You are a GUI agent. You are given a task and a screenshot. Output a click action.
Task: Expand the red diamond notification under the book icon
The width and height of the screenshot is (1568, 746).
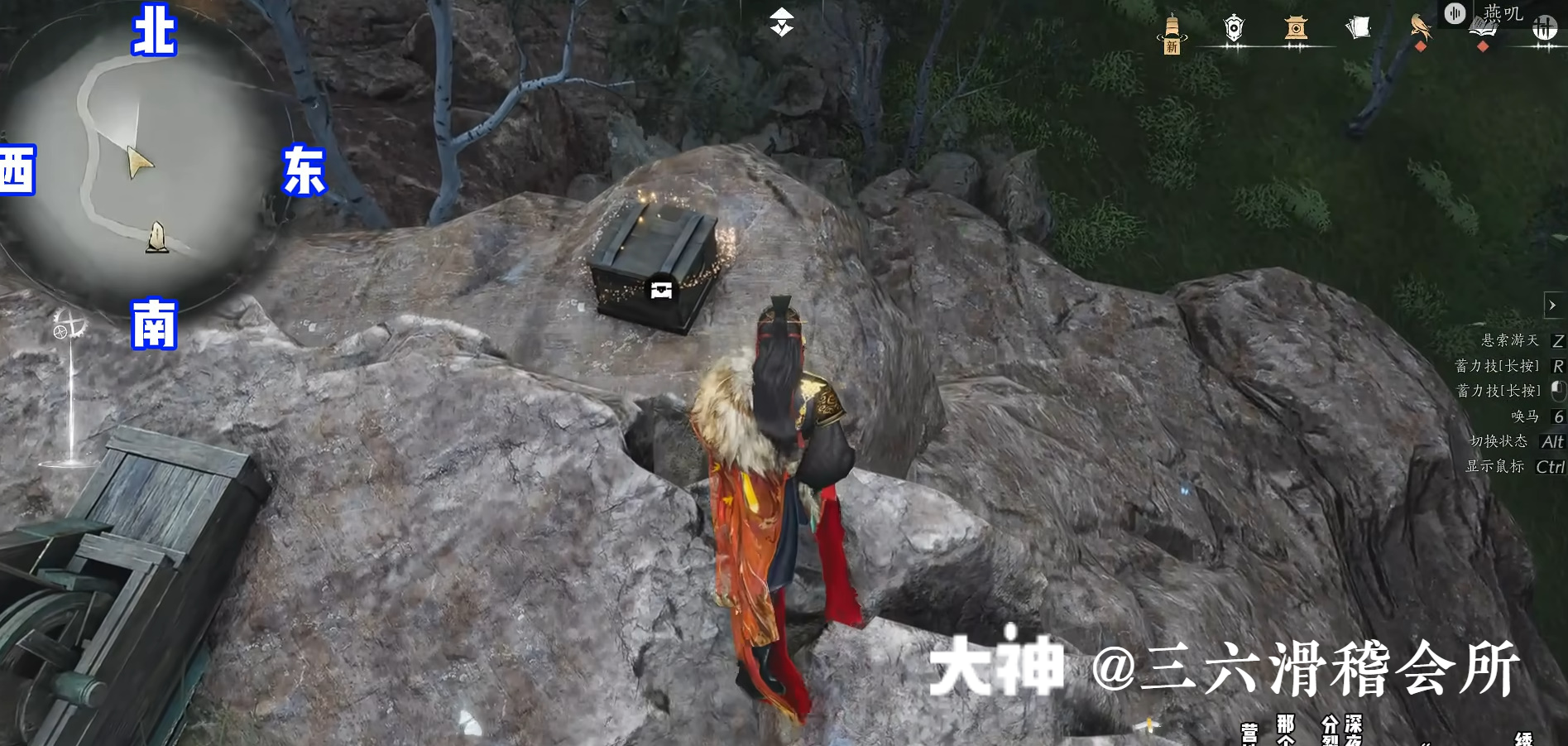[x=1481, y=46]
